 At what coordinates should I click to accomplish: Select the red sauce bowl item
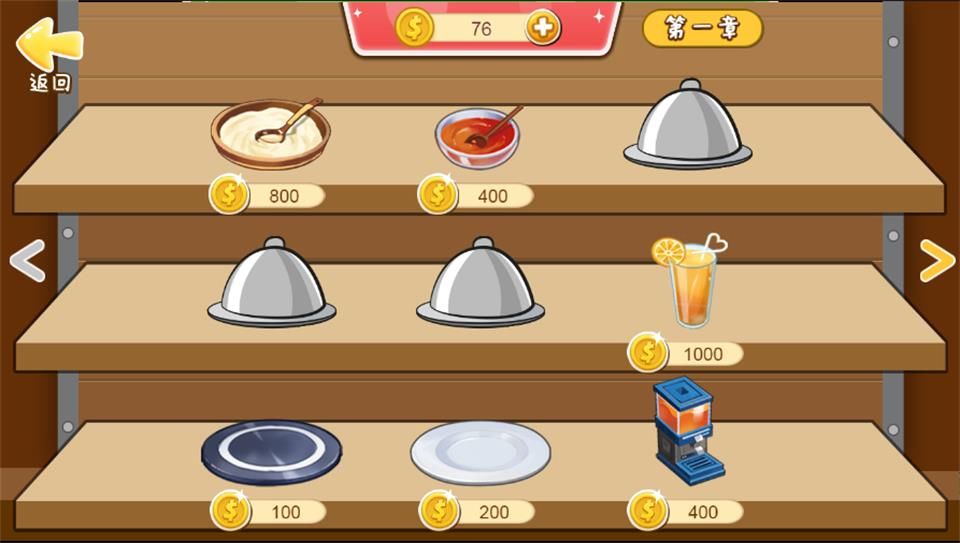pos(478,136)
